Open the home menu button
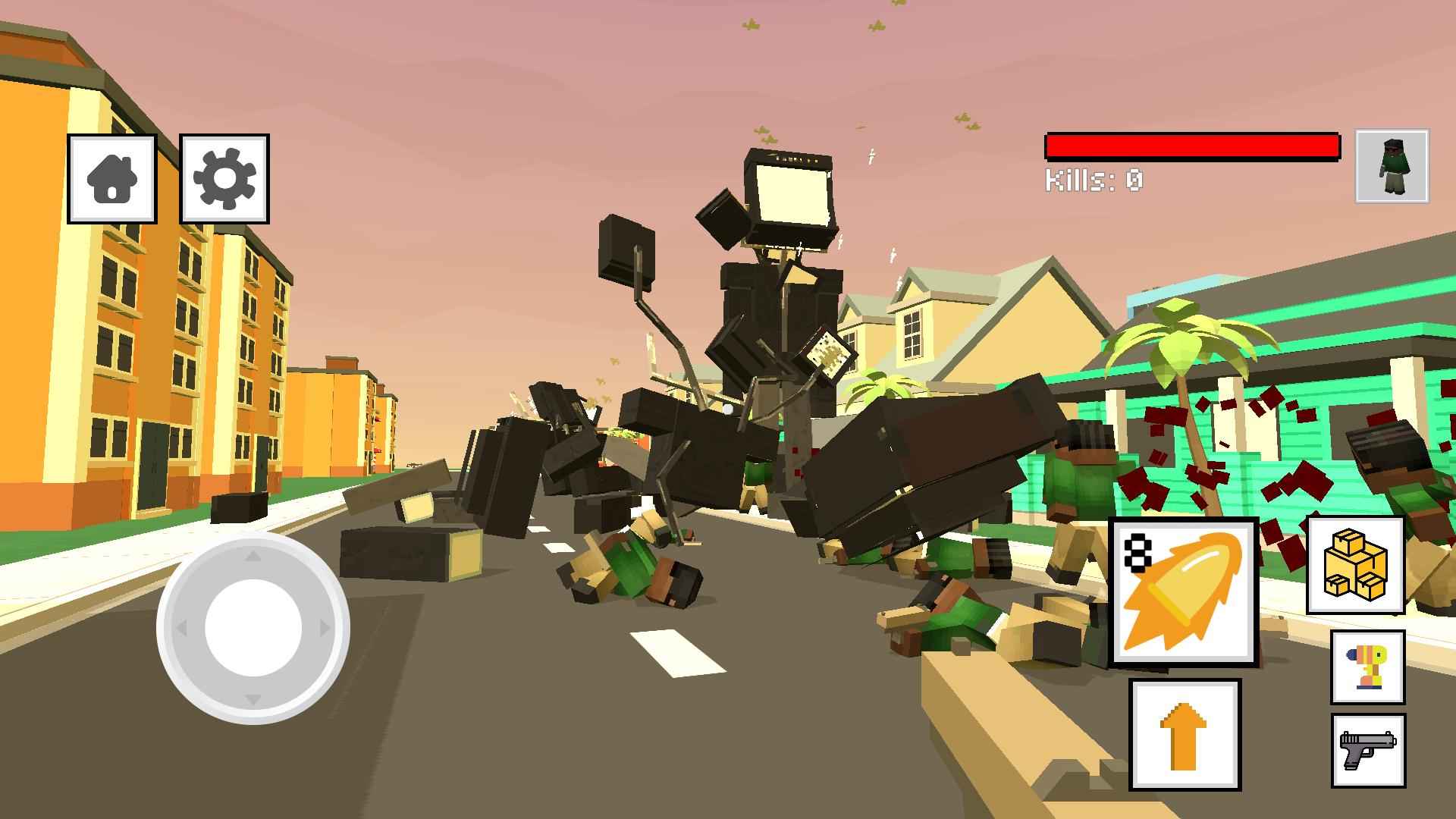This screenshot has width=1456, height=819. click(x=112, y=179)
